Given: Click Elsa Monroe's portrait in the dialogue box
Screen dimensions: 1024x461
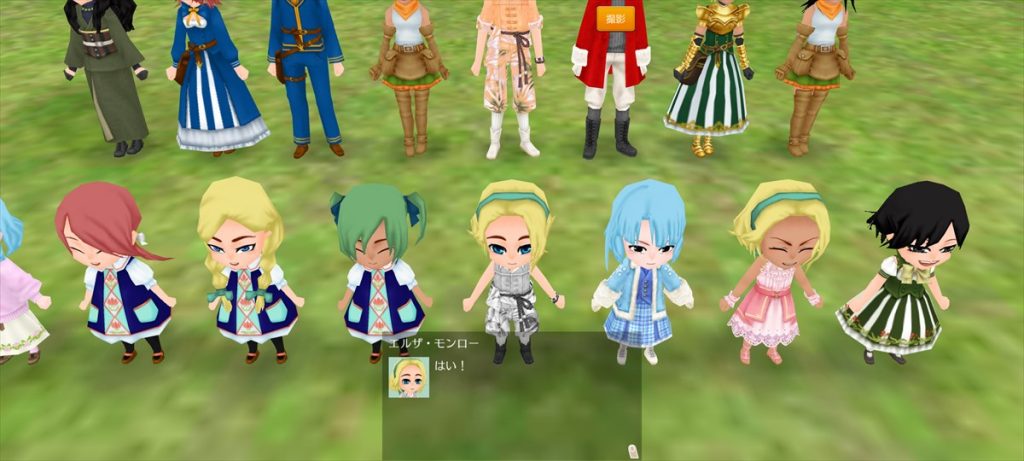Looking at the screenshot, I should 408,377.
